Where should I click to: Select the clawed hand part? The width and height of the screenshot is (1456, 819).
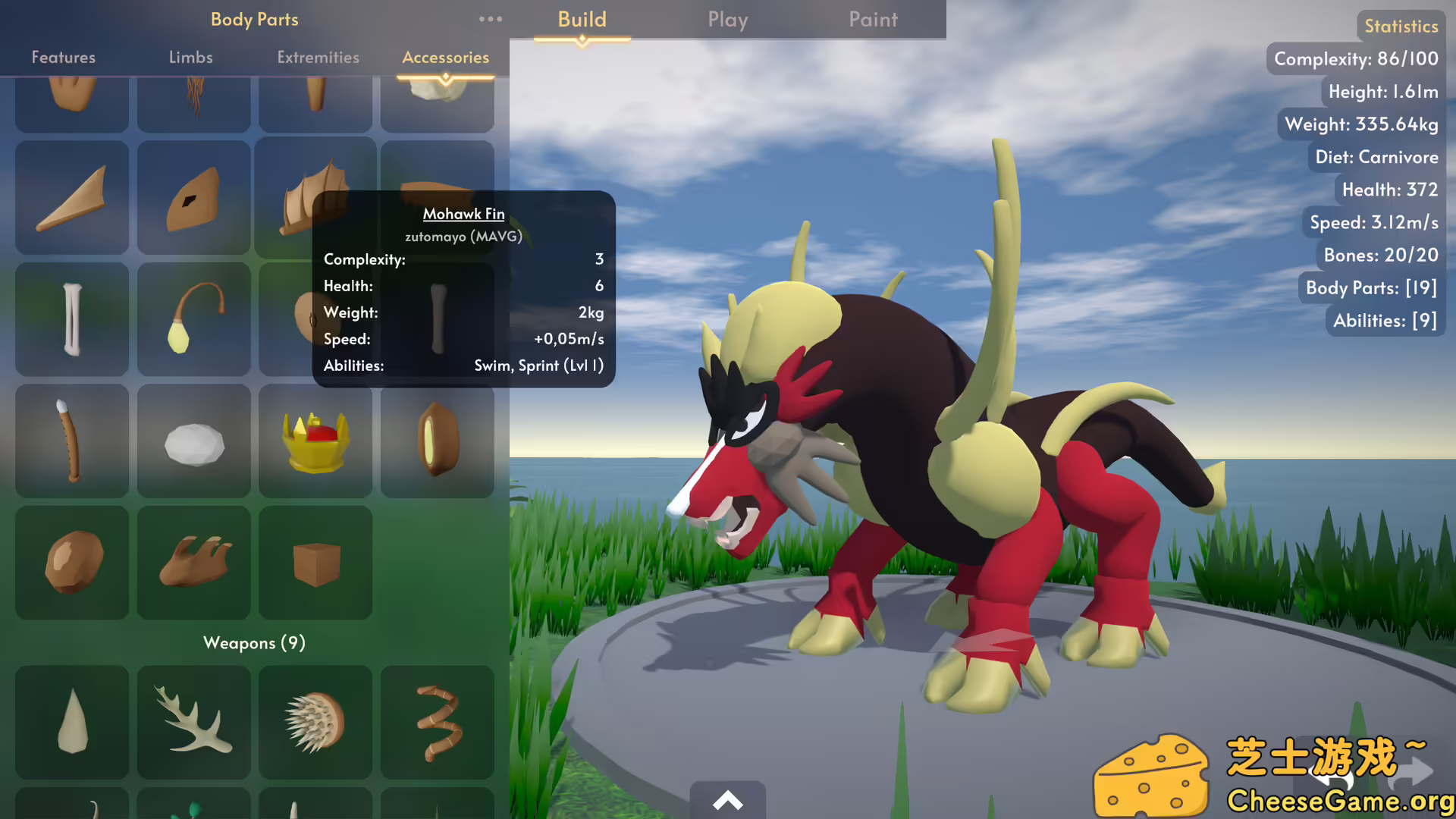pyautogui.click(x=193, y=563)
